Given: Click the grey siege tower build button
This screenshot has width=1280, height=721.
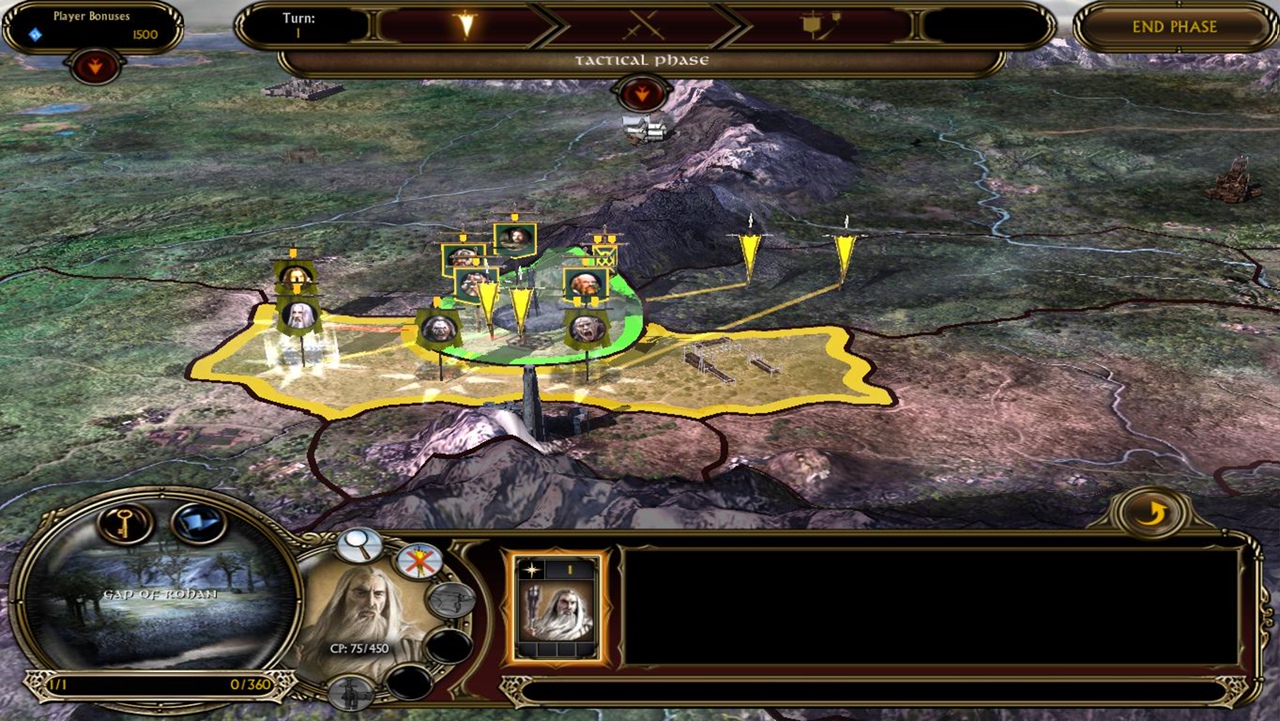Looking at the screenshot, I should click(351, 692).
